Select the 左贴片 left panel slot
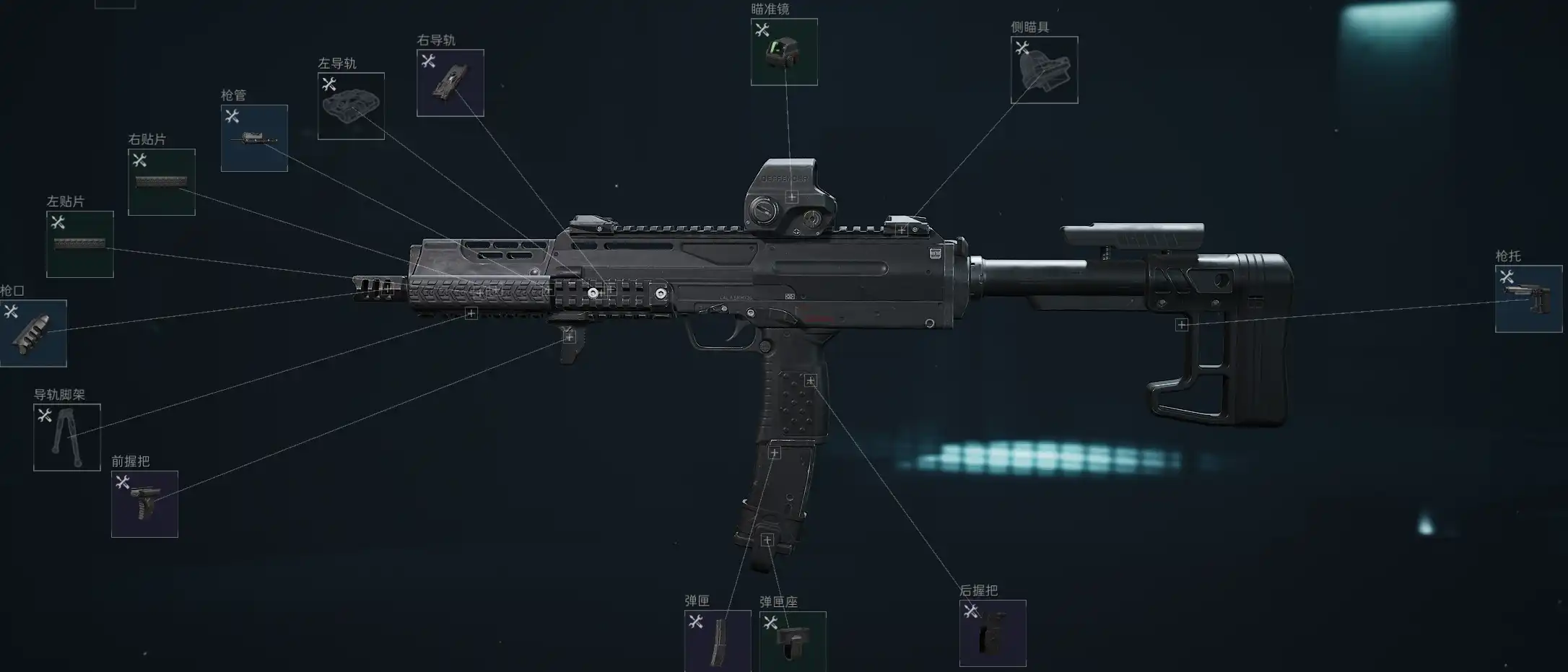Image resolution: width=1568 pixels, height=672 pixels. (x=79, y=244)
